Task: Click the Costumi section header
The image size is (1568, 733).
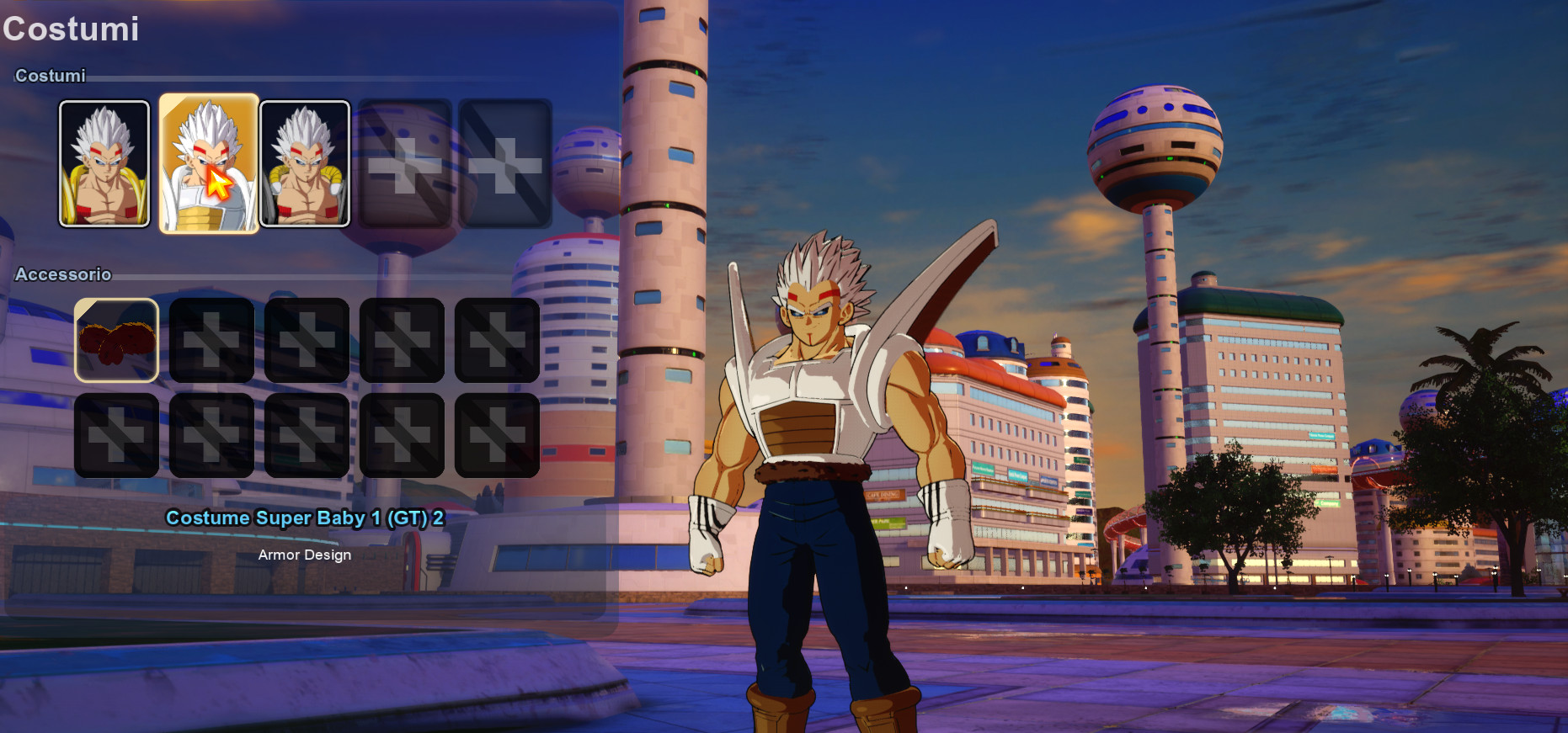Action: (x=51, y=76)
